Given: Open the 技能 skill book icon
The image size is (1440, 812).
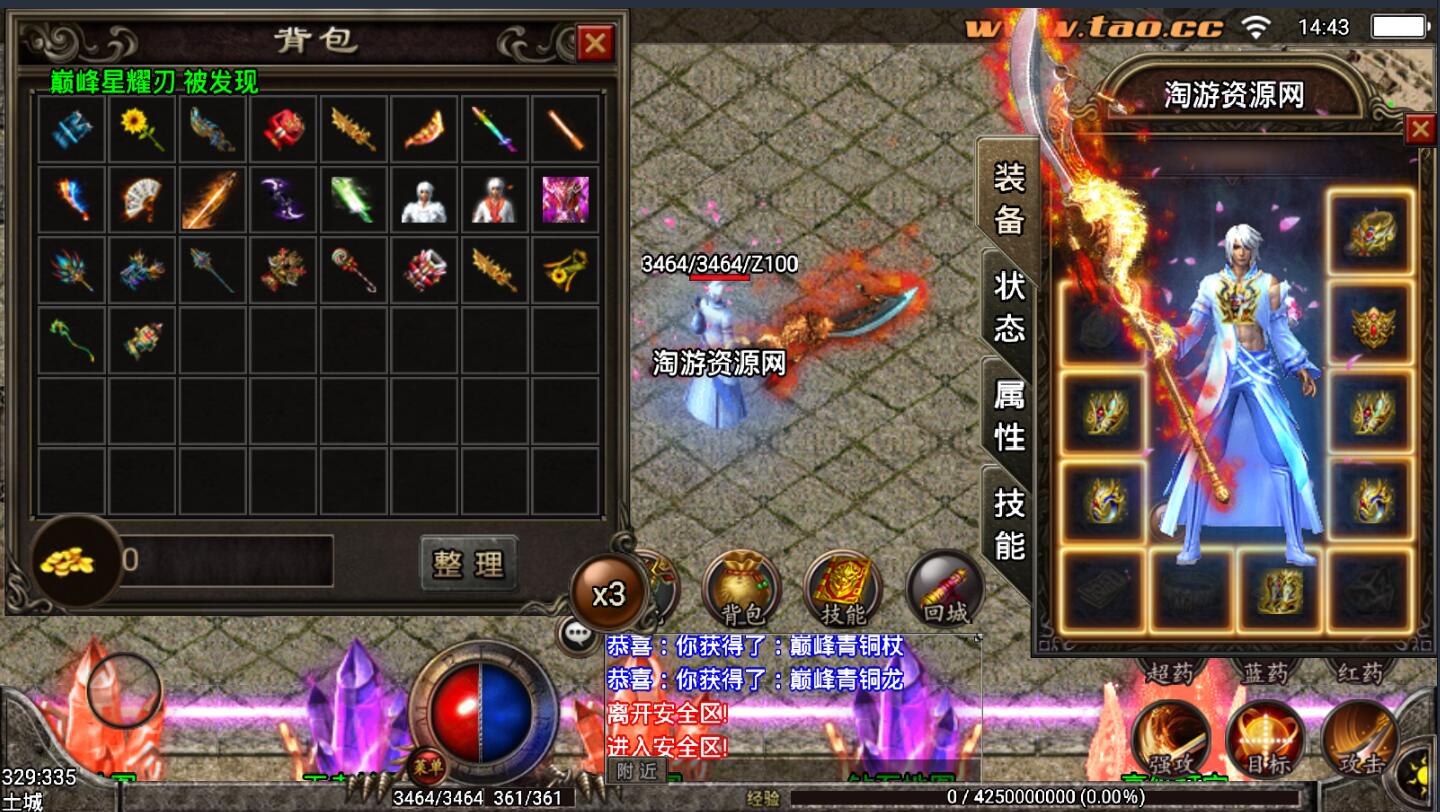Looking at the screenshot, I should tap(843, 588).
